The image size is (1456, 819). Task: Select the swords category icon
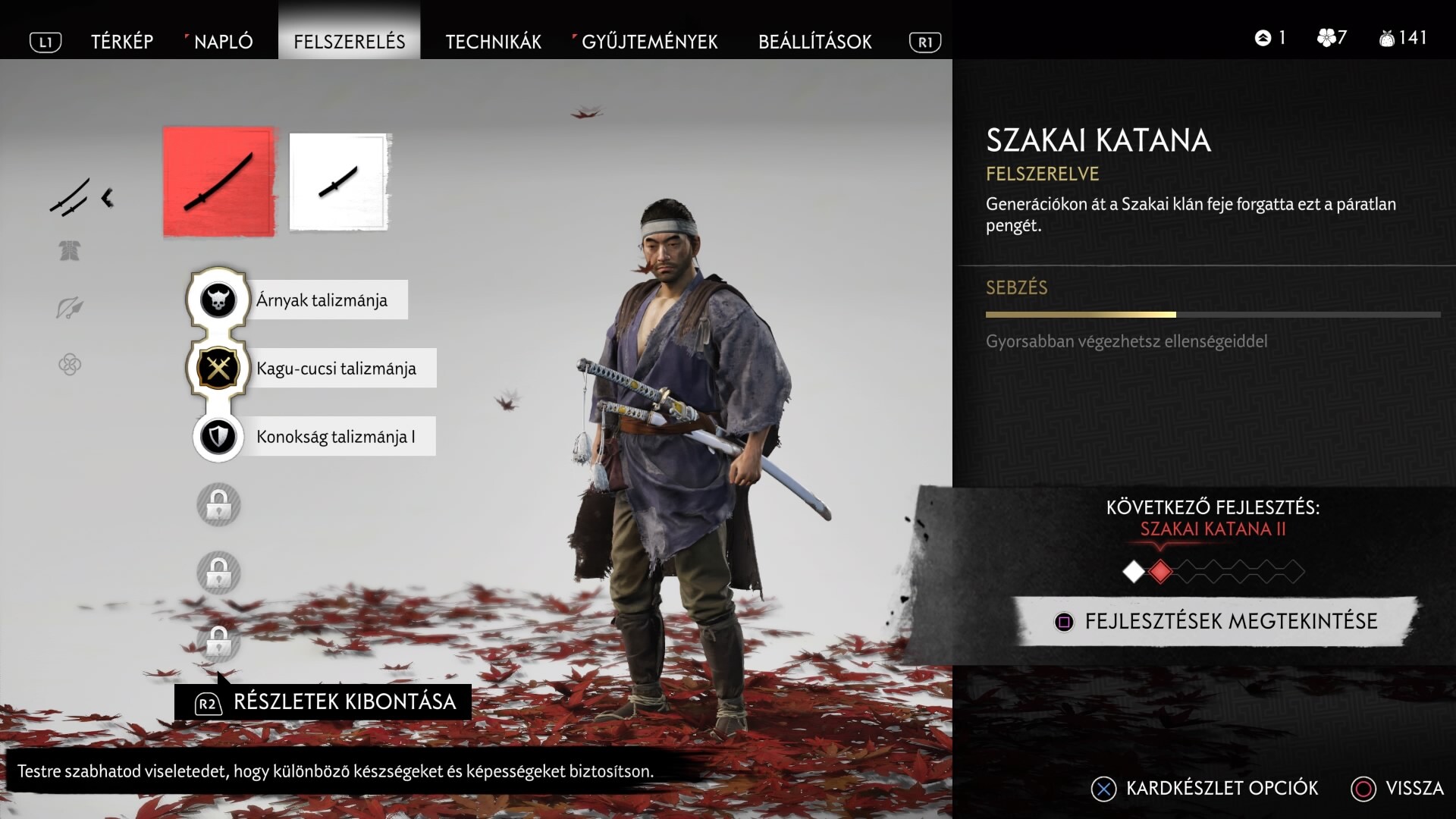coord(70,197)
